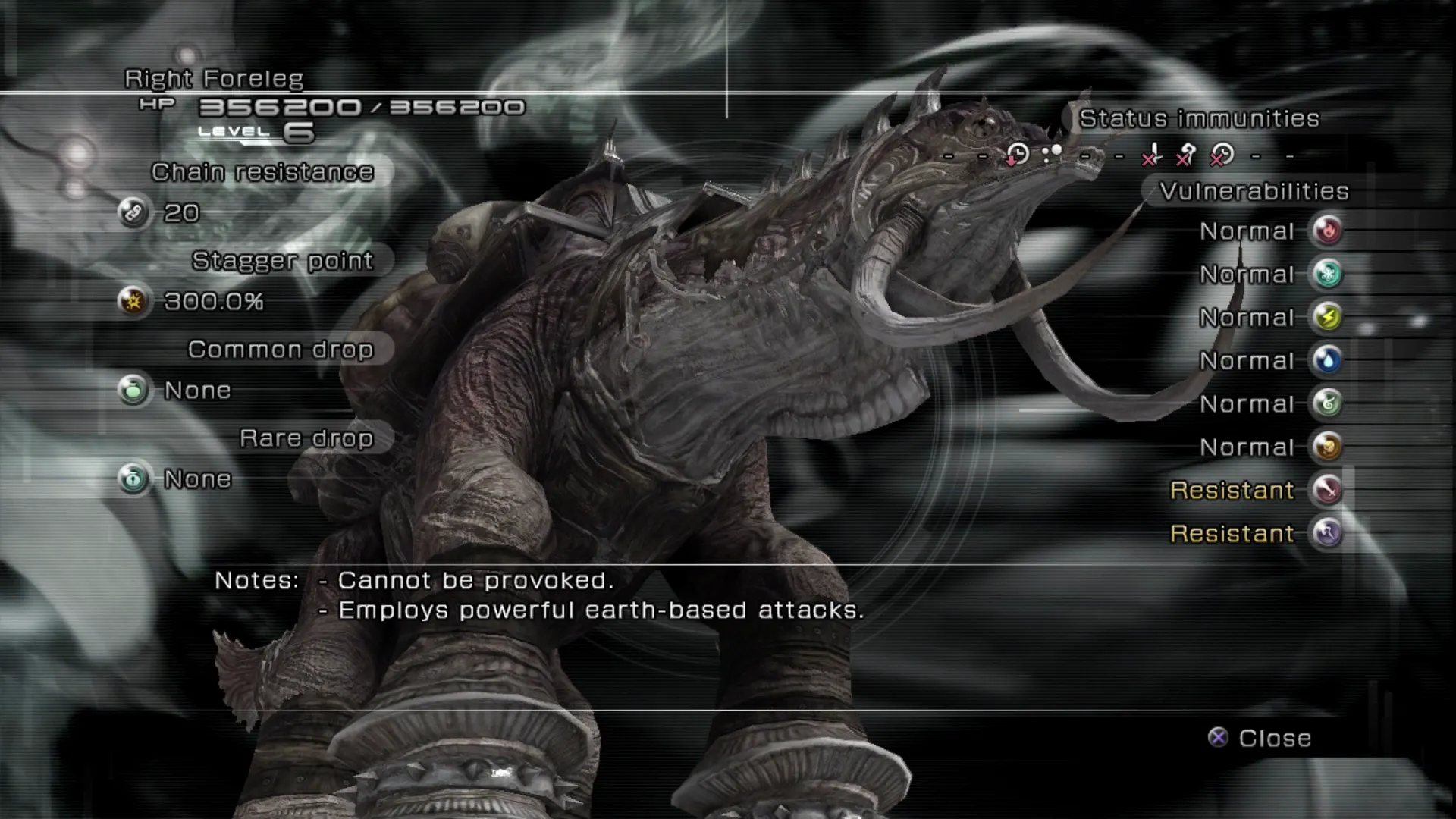Click the white dots status immunity icon
This screenshot has height=819, width=1456.
pyautogui.click(x=1052, y=154)
